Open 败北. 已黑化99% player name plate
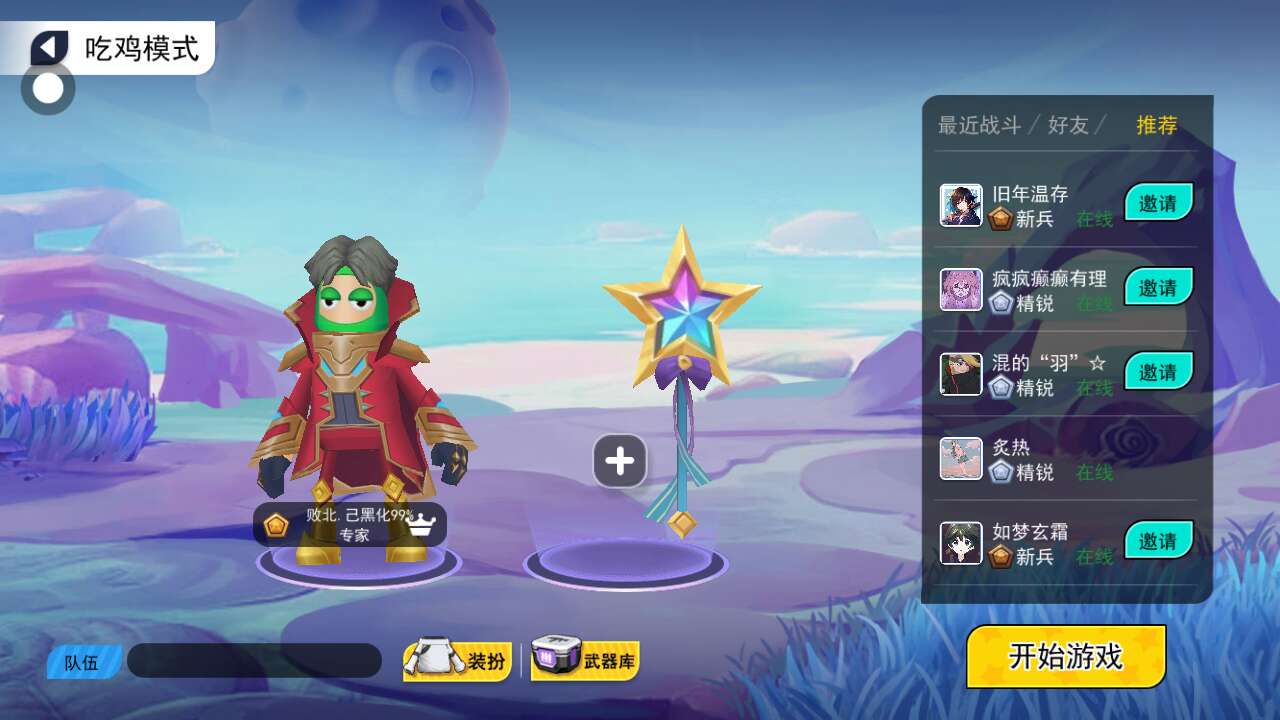 (350, 525)
